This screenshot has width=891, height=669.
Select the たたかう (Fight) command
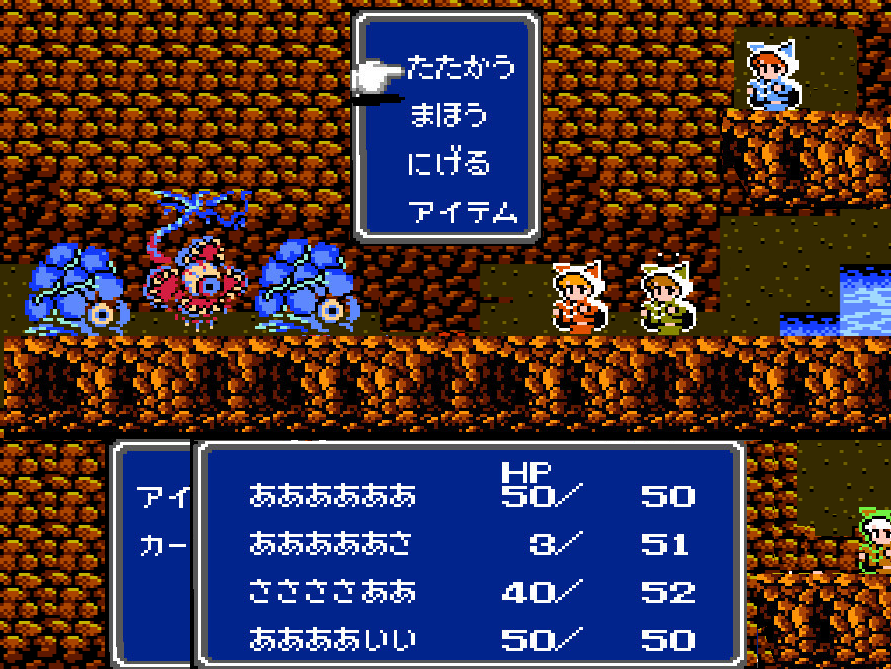click(461, 68)
